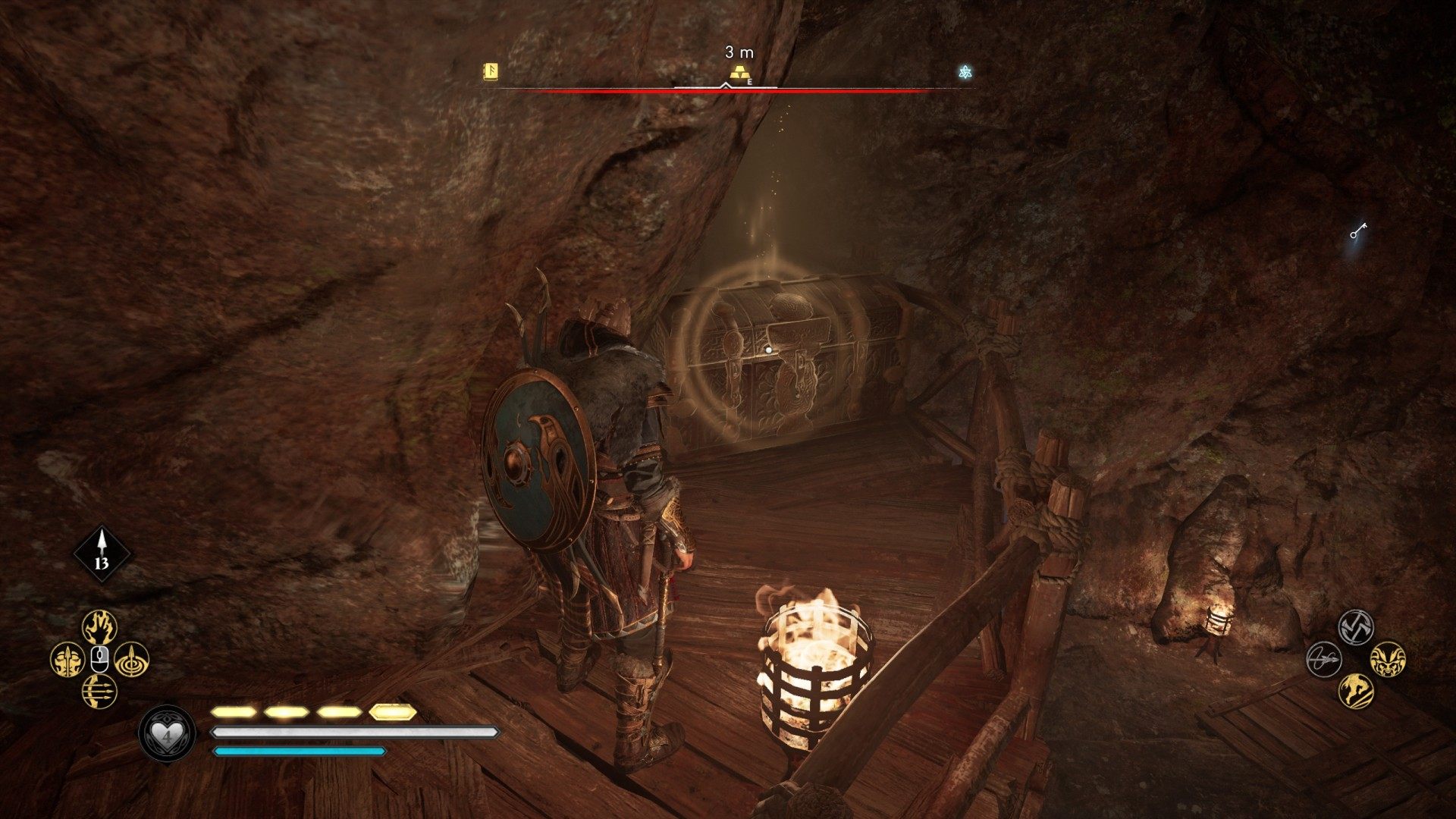
Task: Use the arrow with ripples ability
Action: point(131,660)
